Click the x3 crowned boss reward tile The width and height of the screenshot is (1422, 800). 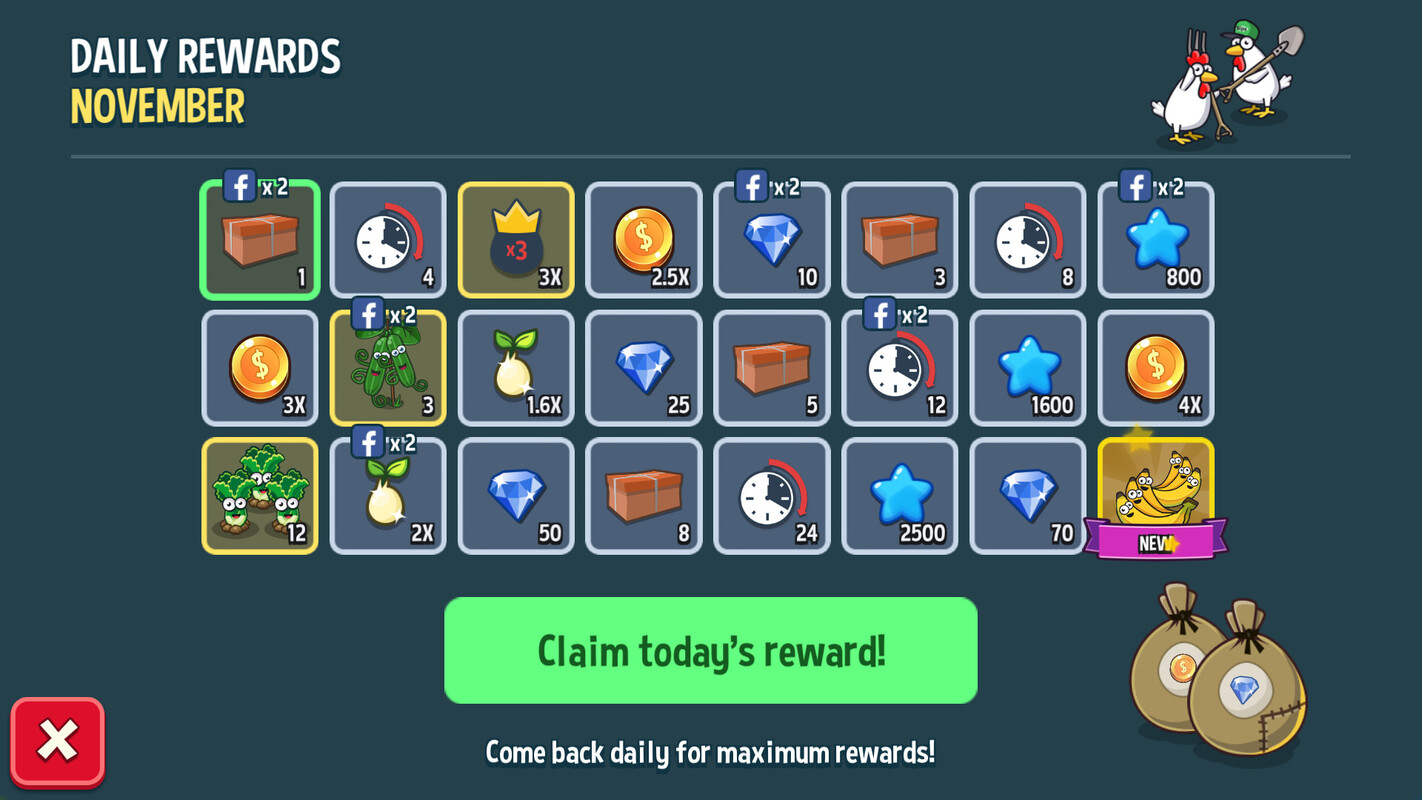coord(515,240)
